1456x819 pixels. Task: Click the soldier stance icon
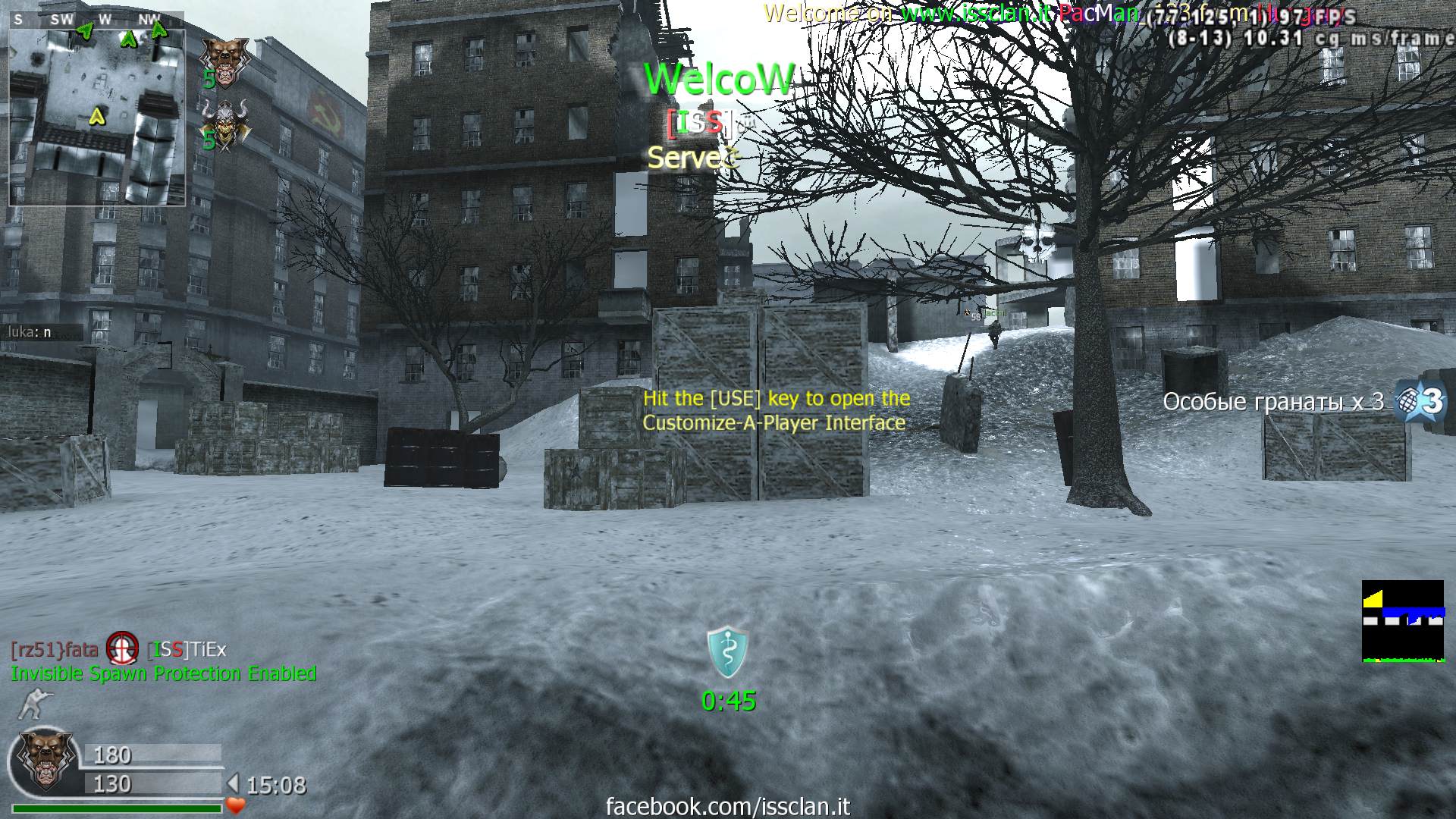[x=30, y=704]
